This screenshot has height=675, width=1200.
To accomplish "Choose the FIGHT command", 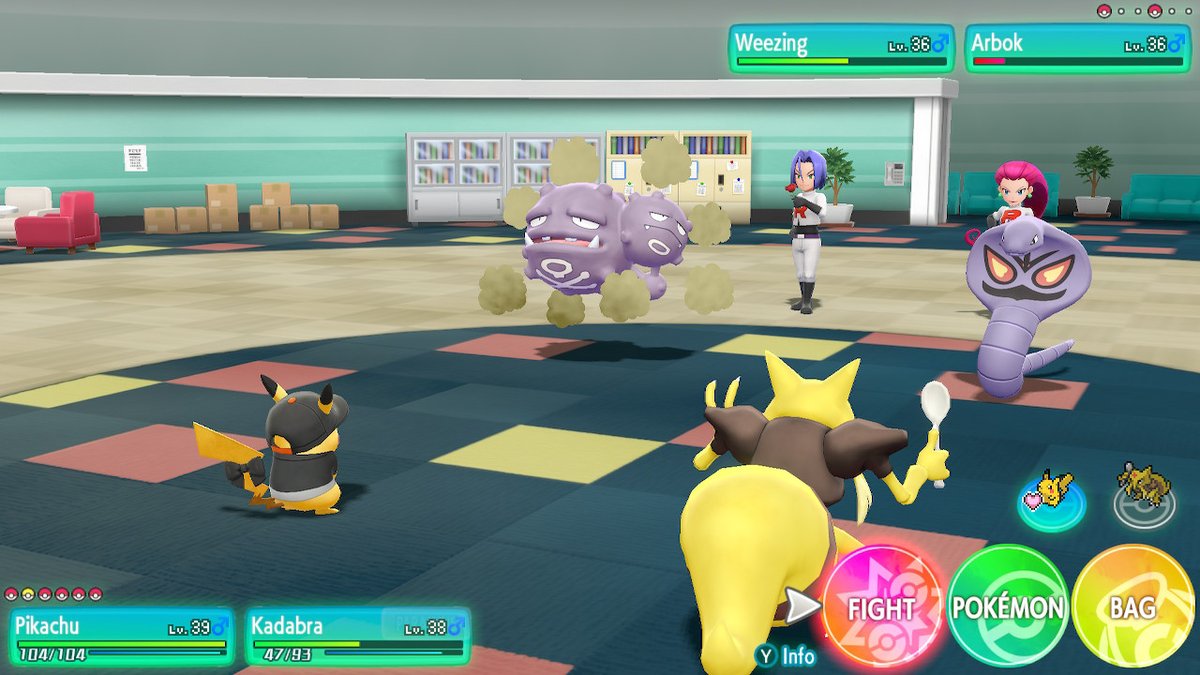I will [882, 607].
